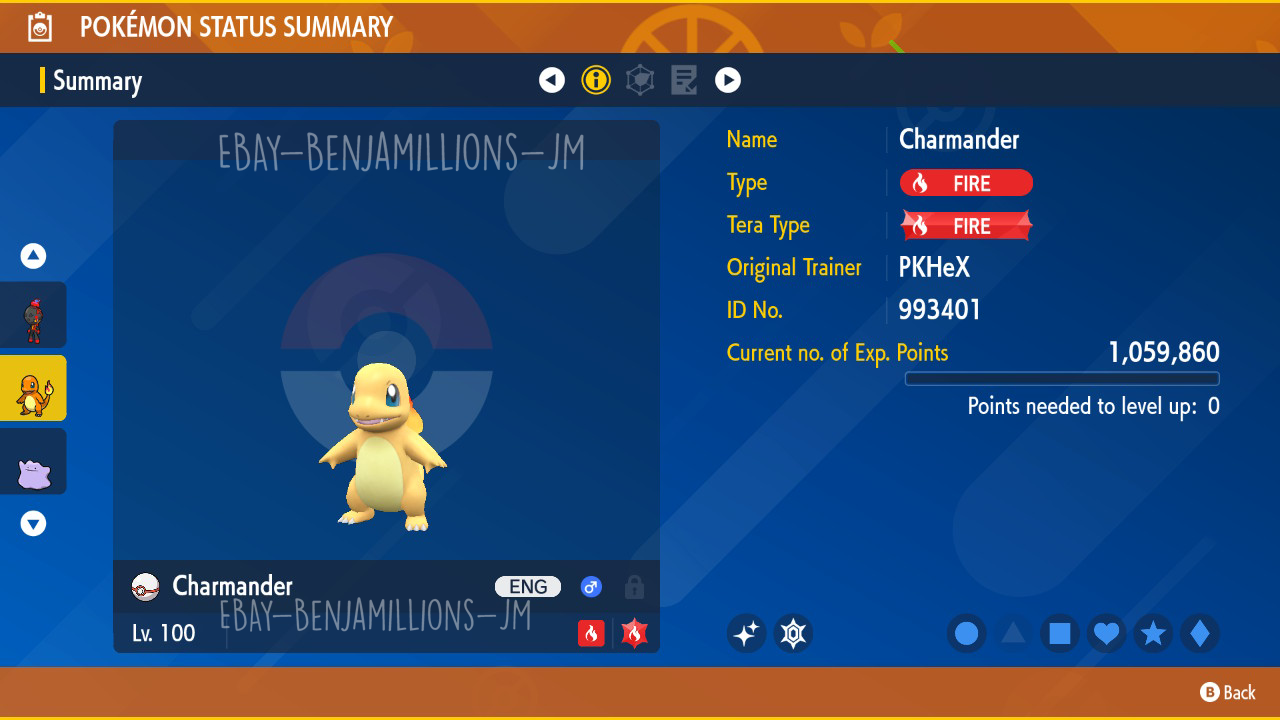The height and width of the screenshot is (720, 1280).
Task: Go back using the previous page arrow
Action: coord(552,80)
